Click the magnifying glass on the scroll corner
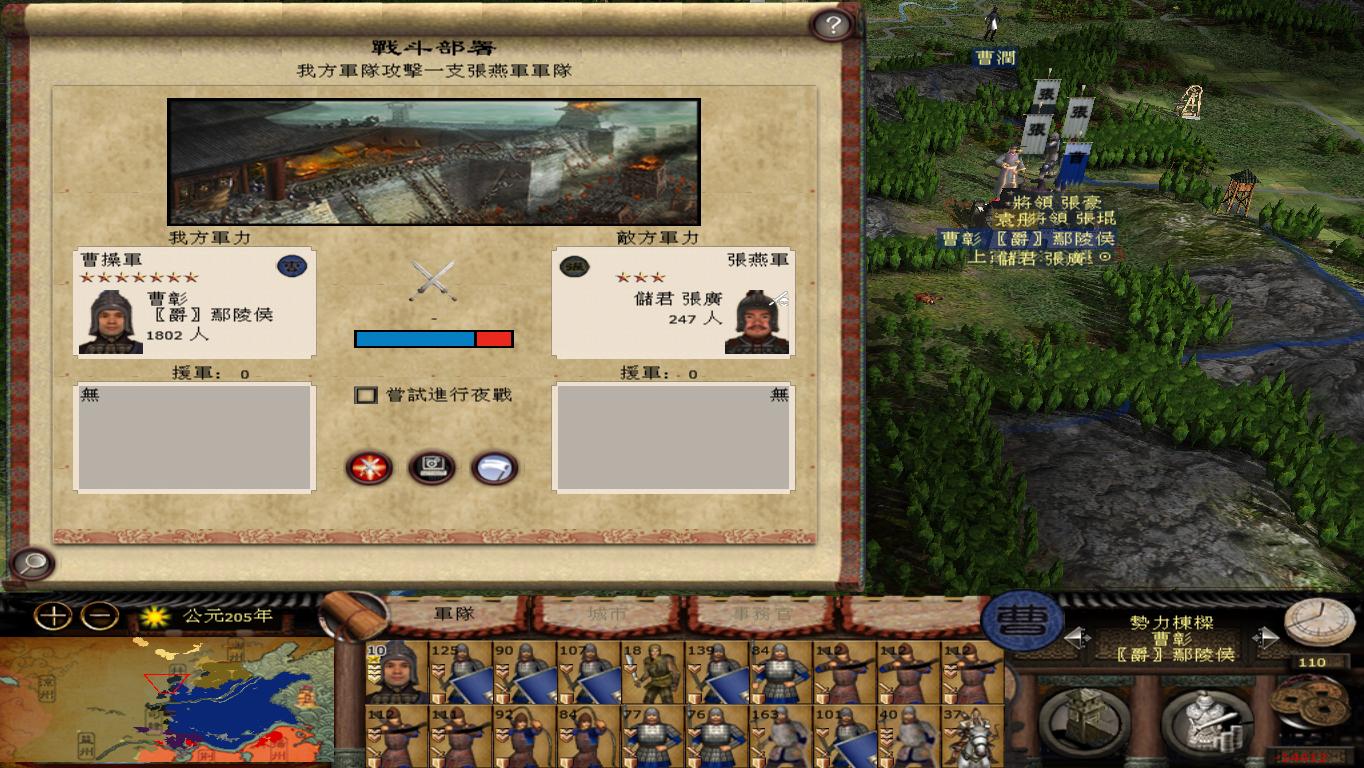This screenshot has width=1364, height=768. coord(33,565)
